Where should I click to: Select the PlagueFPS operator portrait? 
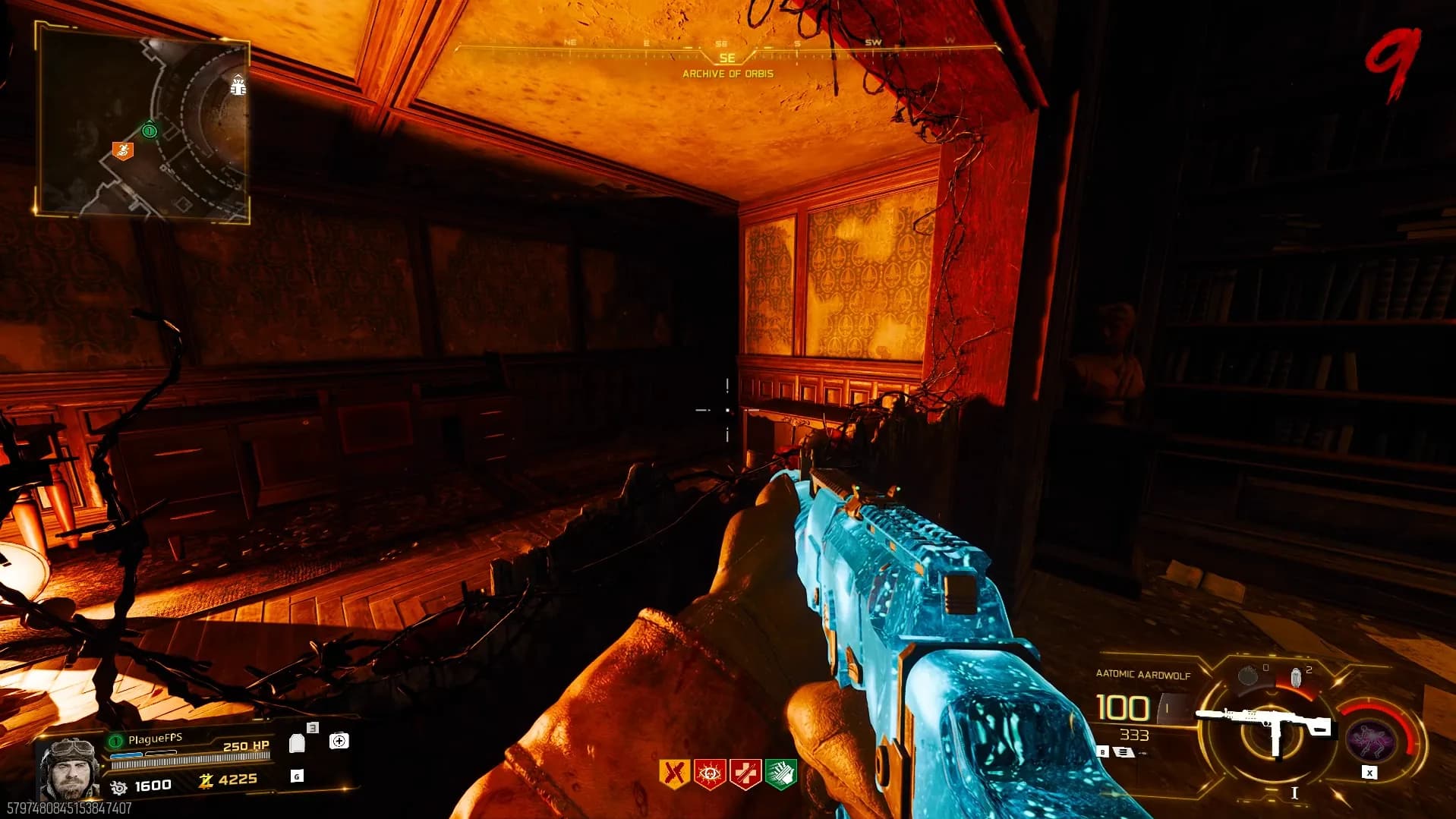point(68,767)
